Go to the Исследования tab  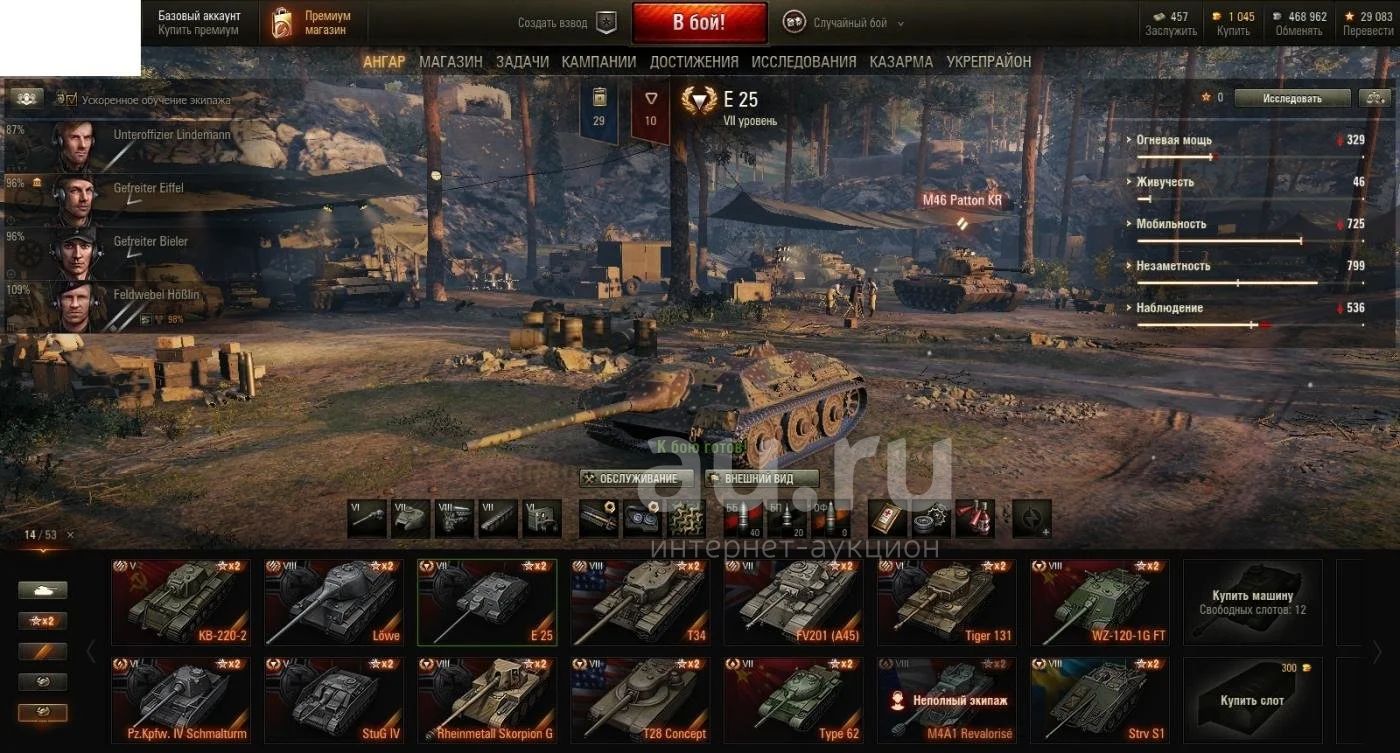[803, 62]
